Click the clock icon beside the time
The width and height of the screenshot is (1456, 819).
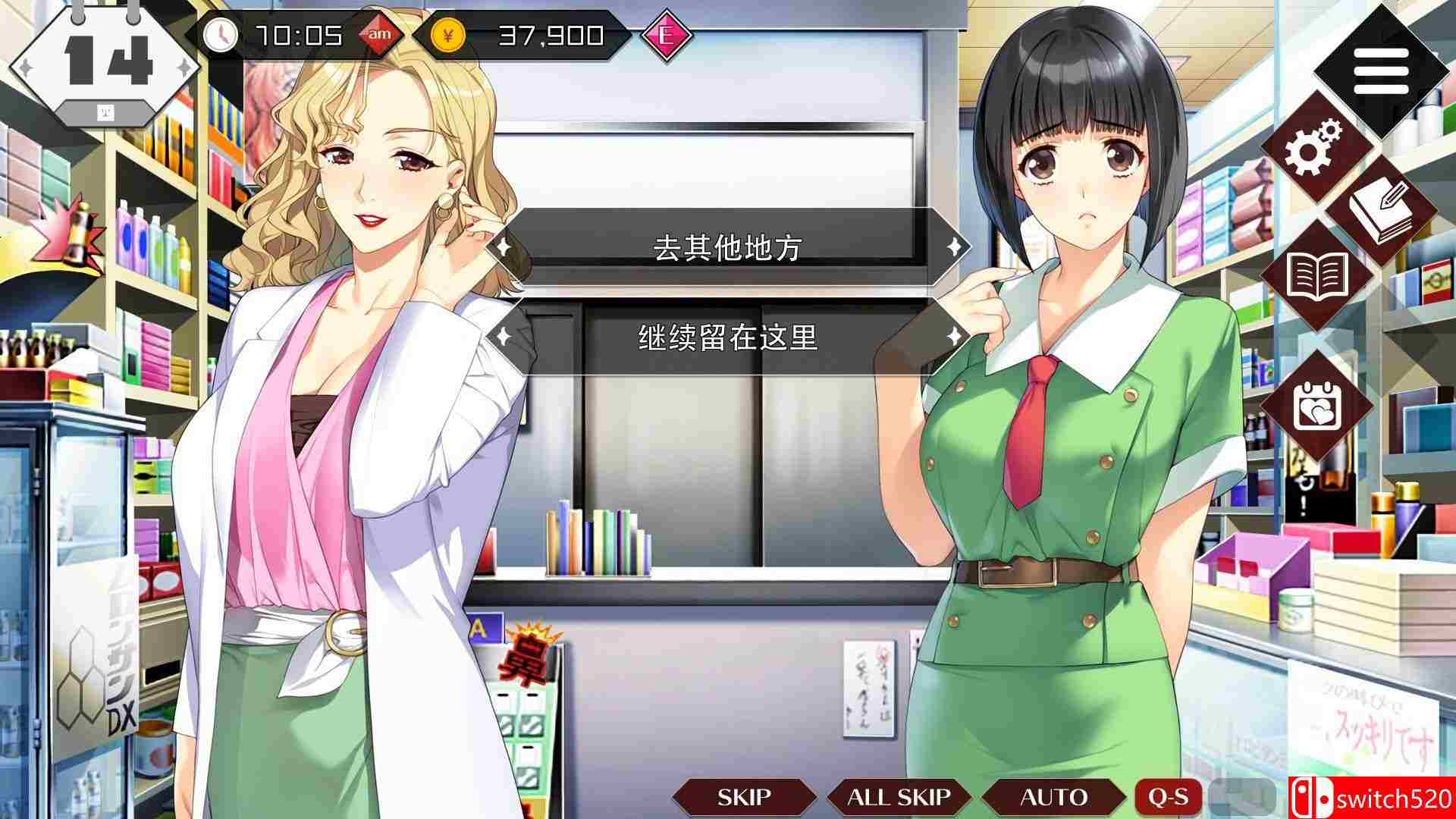coord(222,33)
